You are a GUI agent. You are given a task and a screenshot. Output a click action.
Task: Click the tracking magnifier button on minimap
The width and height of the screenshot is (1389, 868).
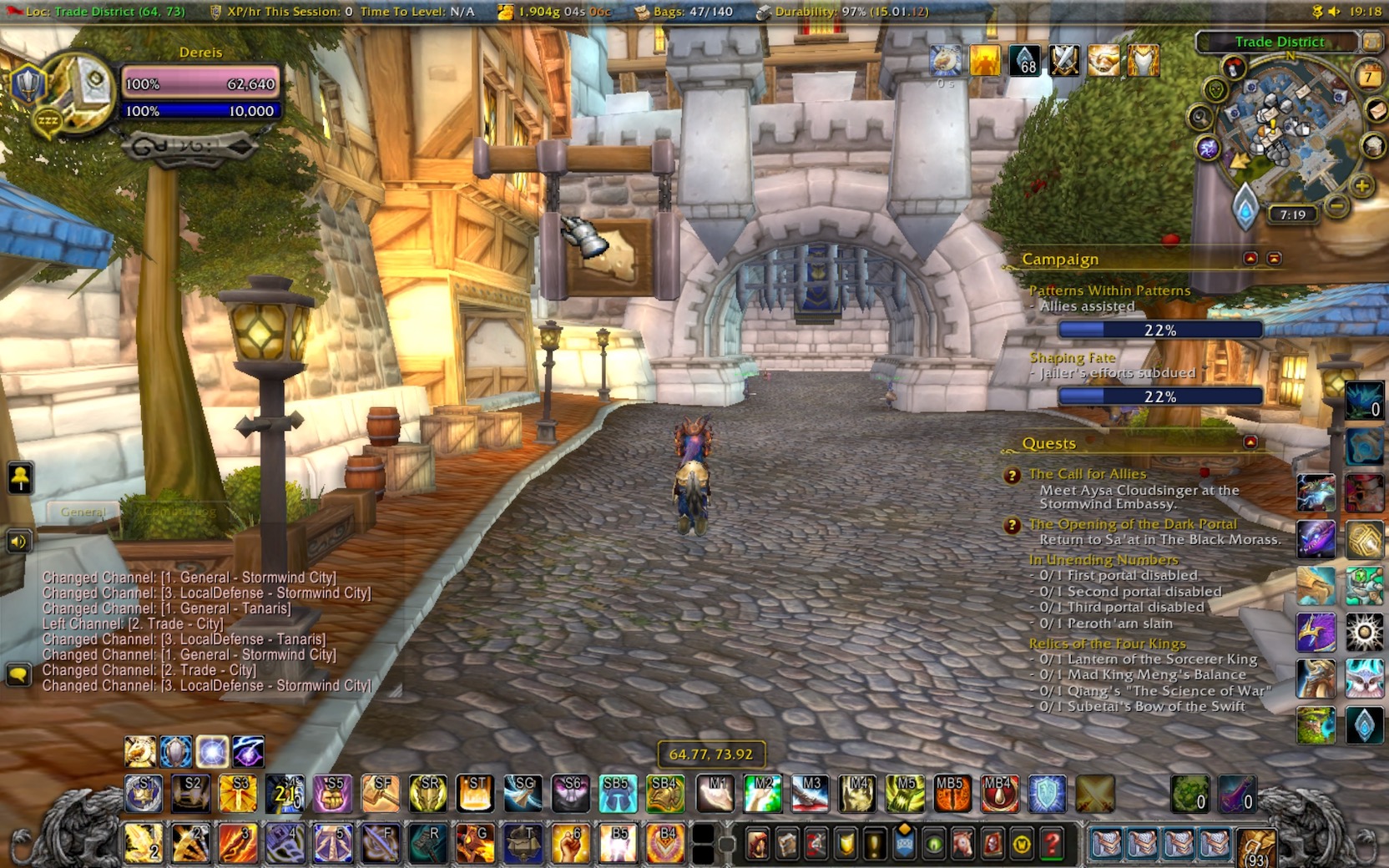pos(1200,117)
